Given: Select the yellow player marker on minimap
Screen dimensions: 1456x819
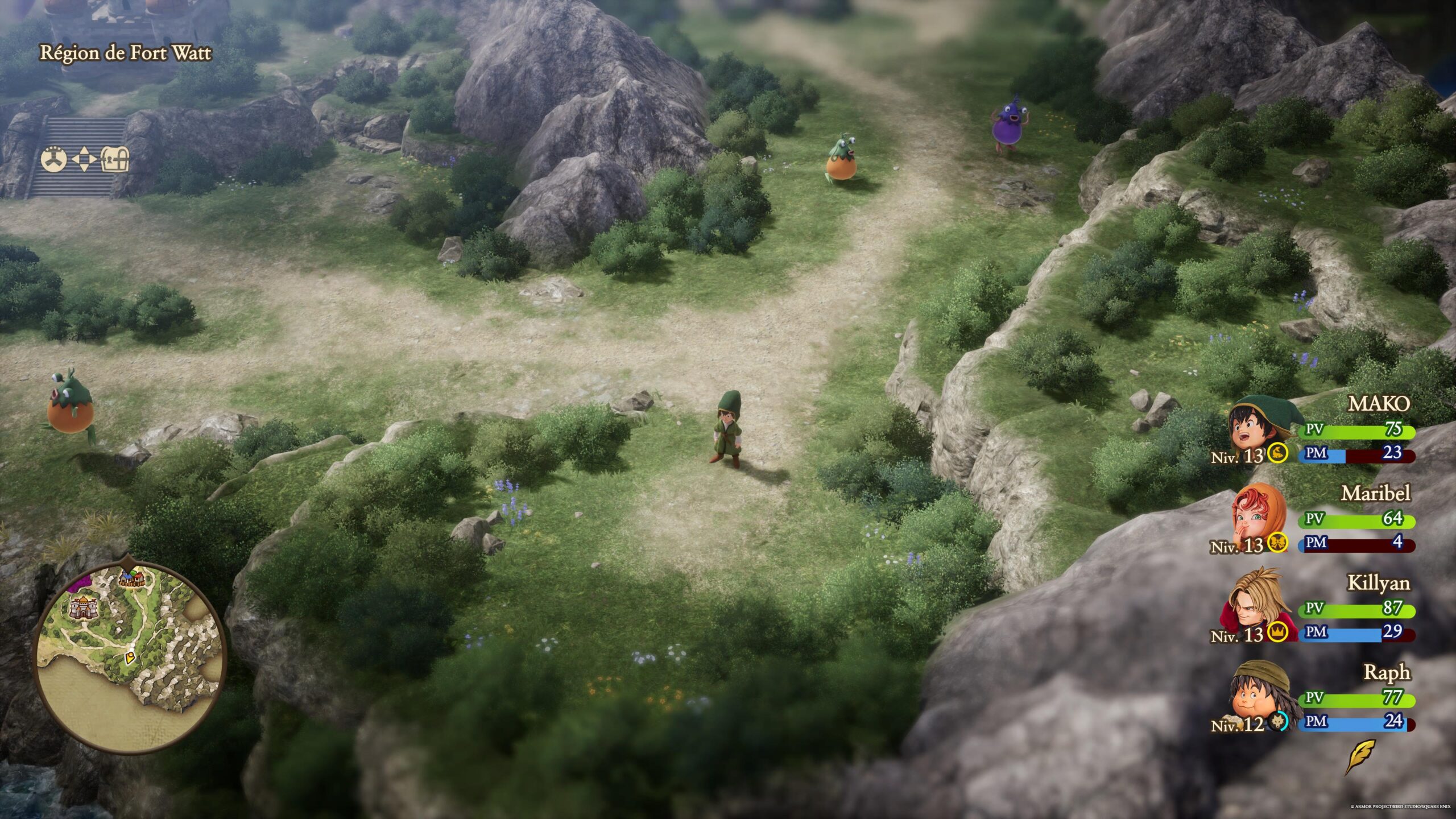Looking at the screenshot, I should [x=130, y=658].
